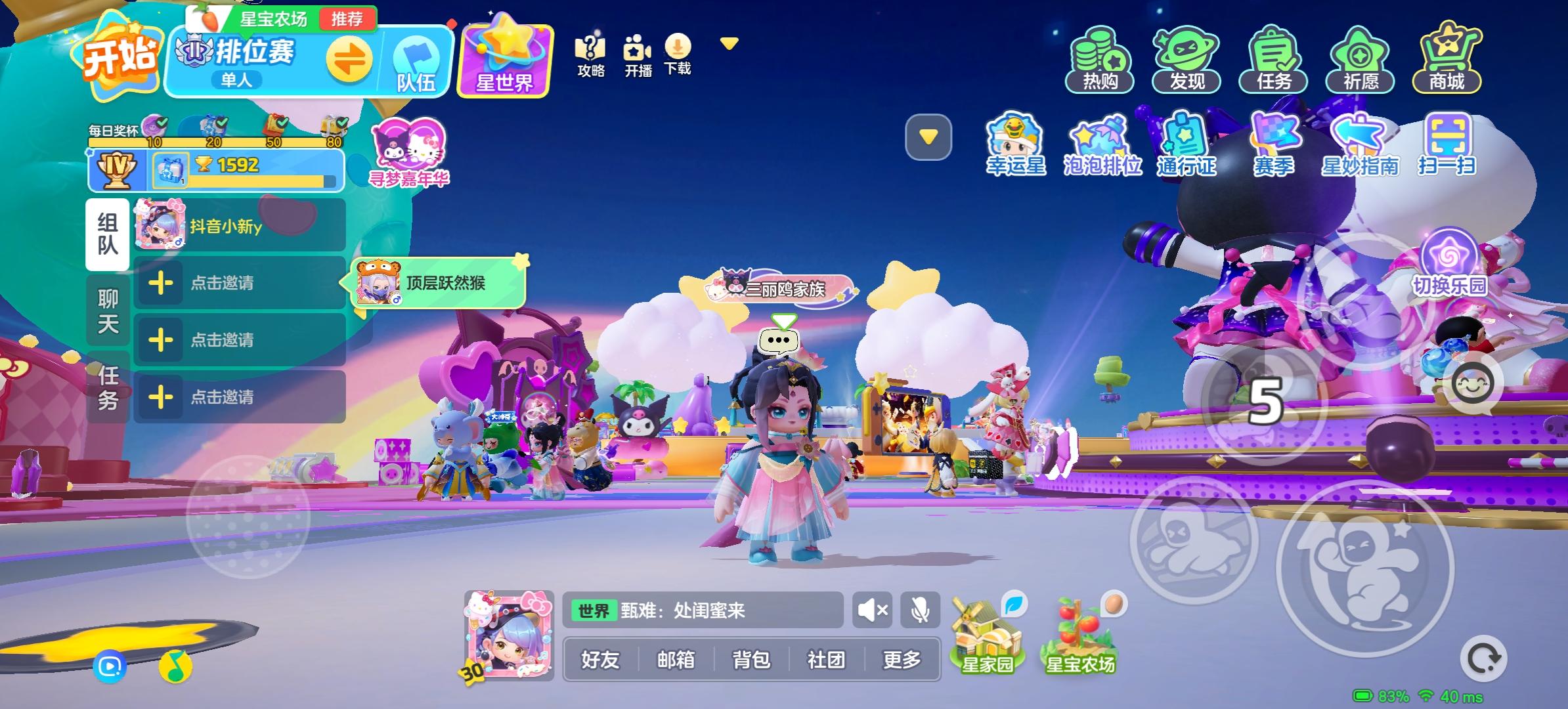
Task: Open the 好友 friends menu
Action: click(599, 660)
